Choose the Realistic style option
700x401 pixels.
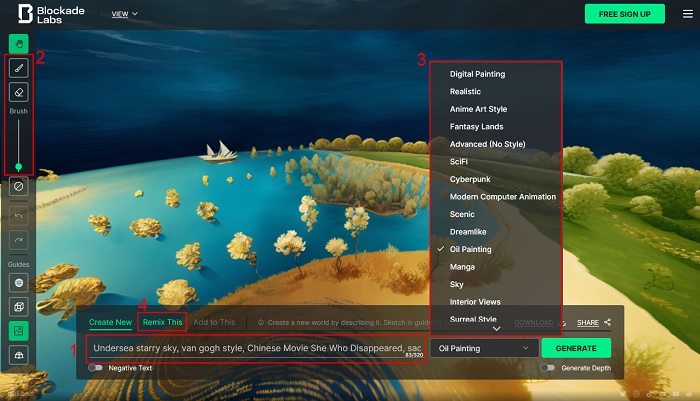465,92
